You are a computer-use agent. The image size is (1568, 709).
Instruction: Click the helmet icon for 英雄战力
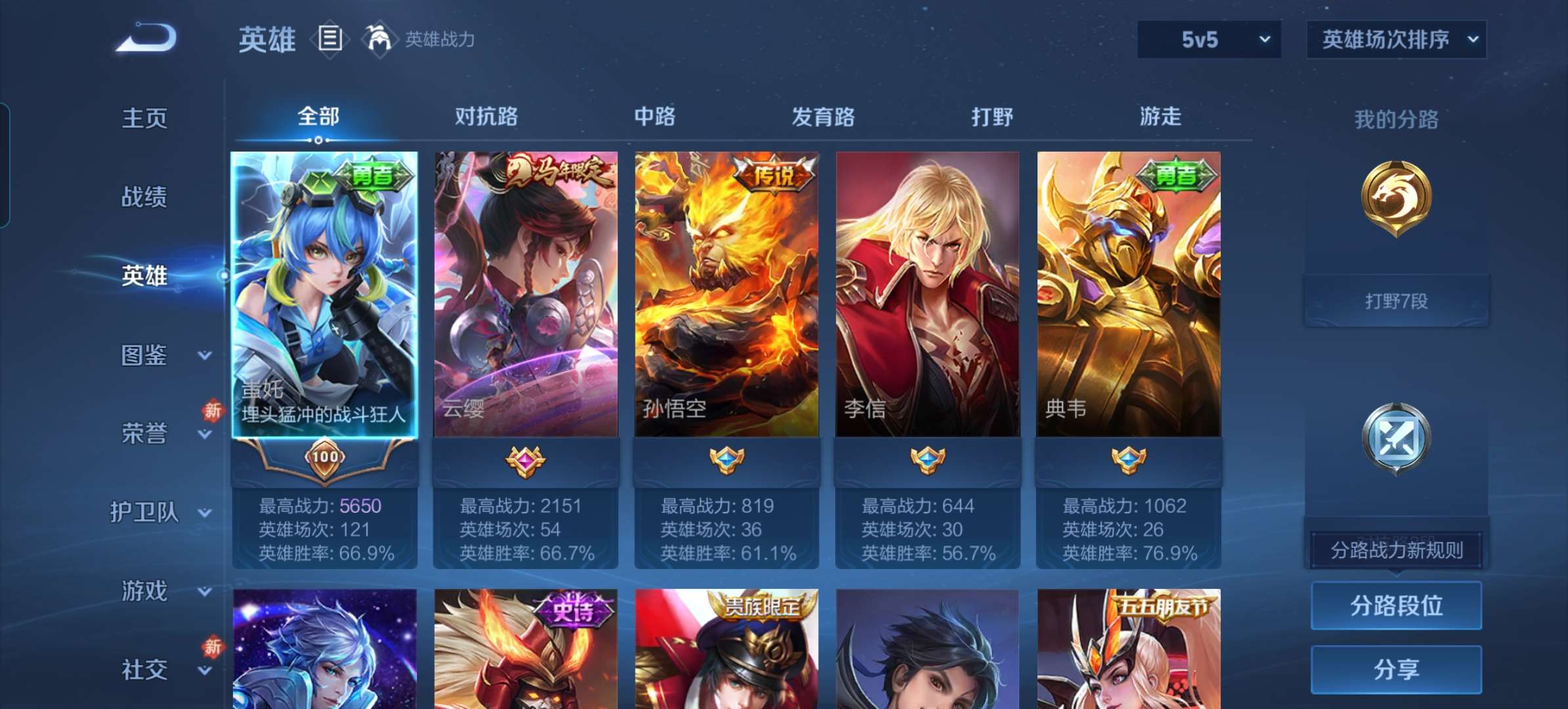pos(379,39)
